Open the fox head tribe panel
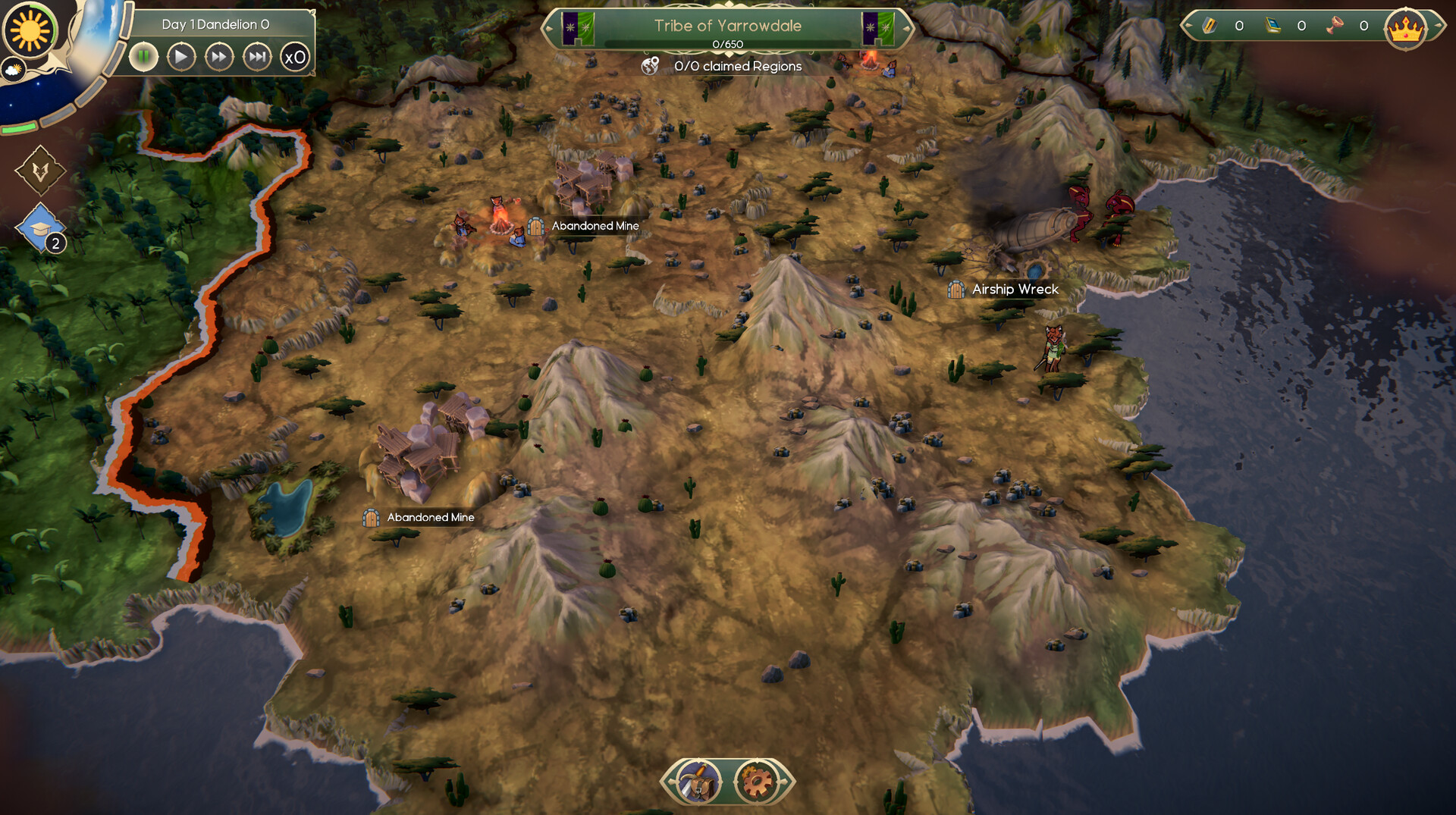 [x=40, y=171]
